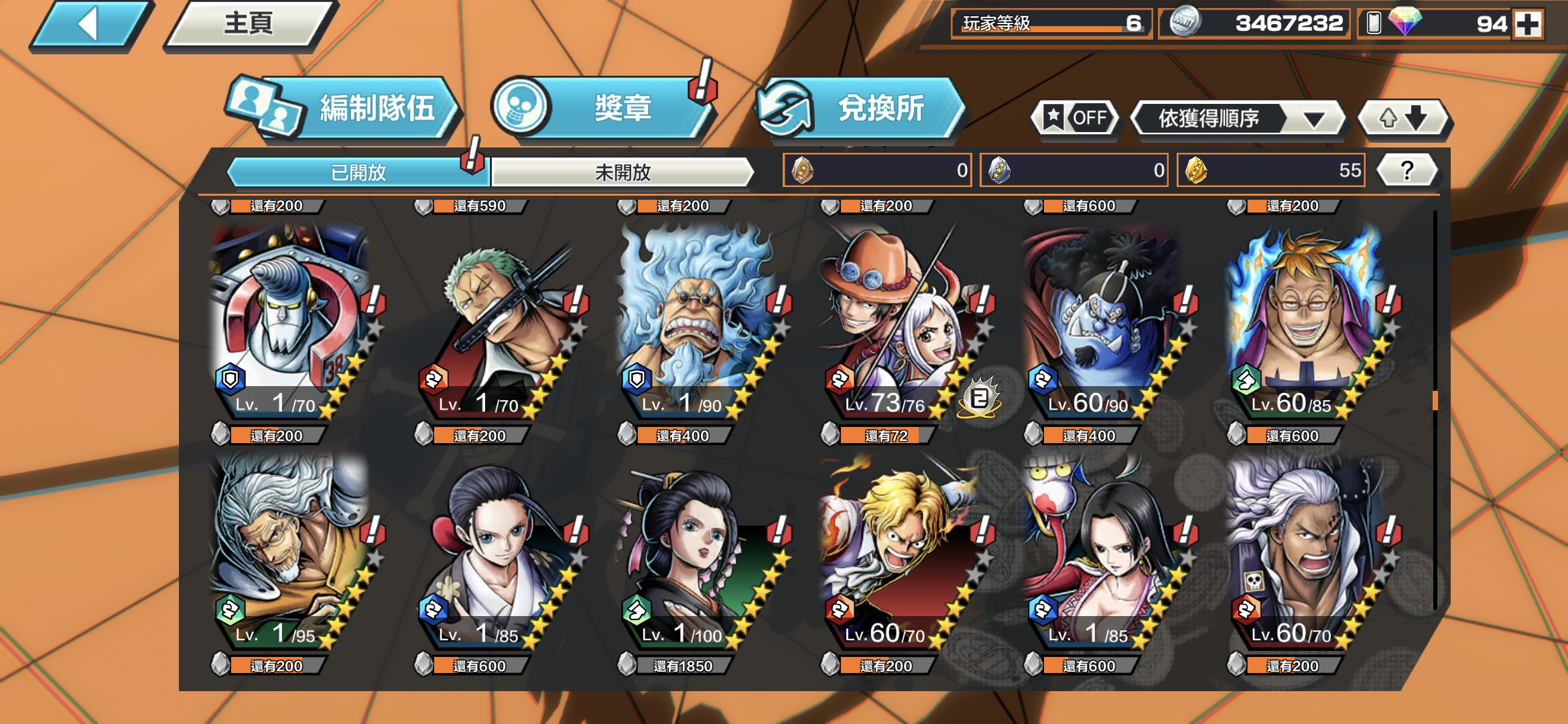Switch to the 未開放 tab
The image size is (1568, 724).
(623, 172)
